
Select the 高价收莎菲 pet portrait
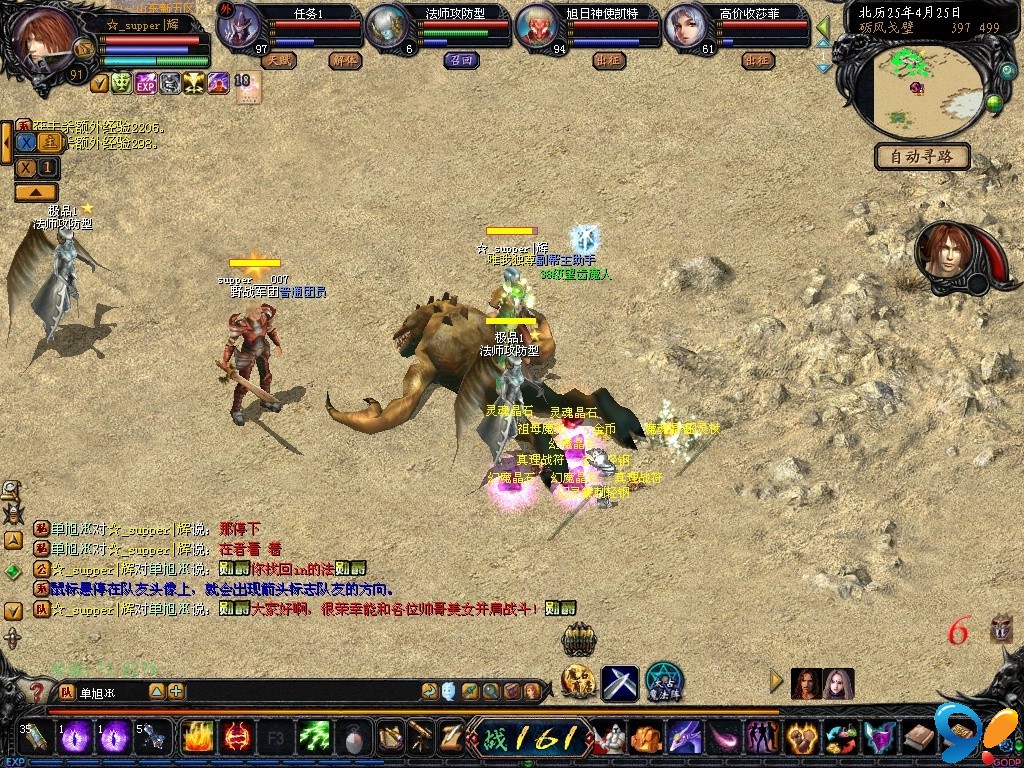tap(688, 28)
